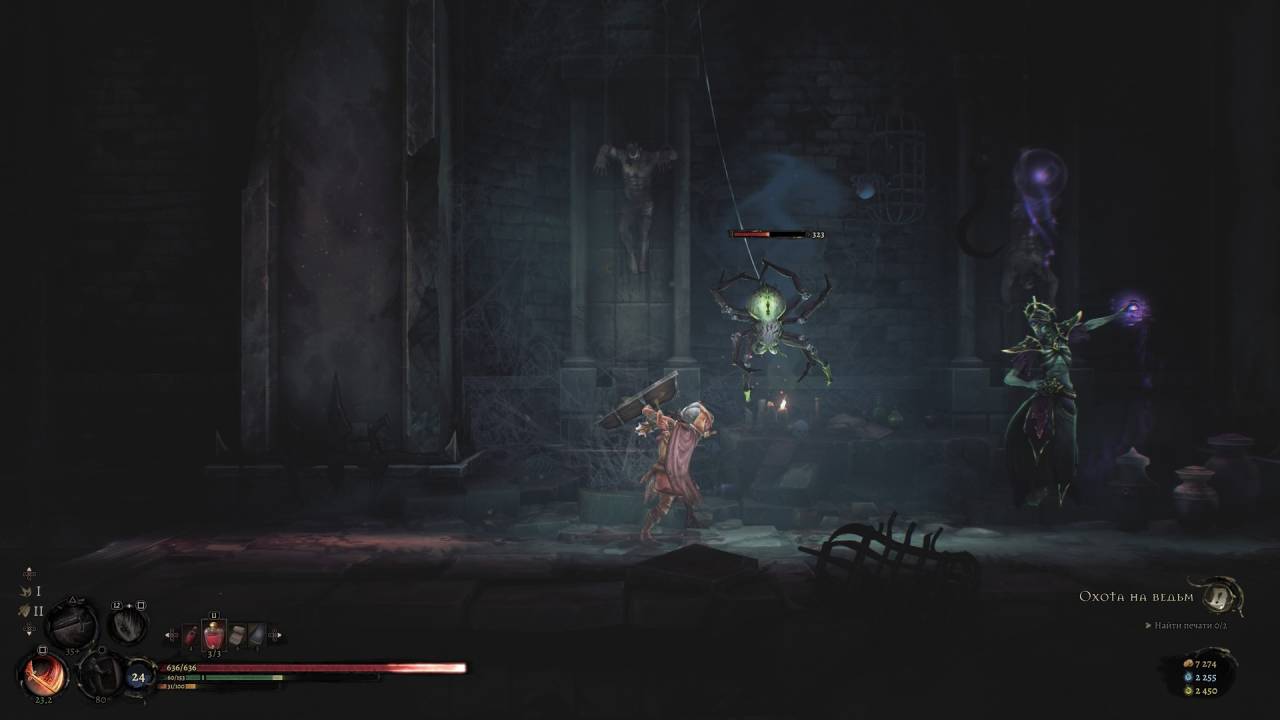Cycle quick items with the right arrow
Image resolution: width=1280 pixels, height=720 pixels.
277,635
